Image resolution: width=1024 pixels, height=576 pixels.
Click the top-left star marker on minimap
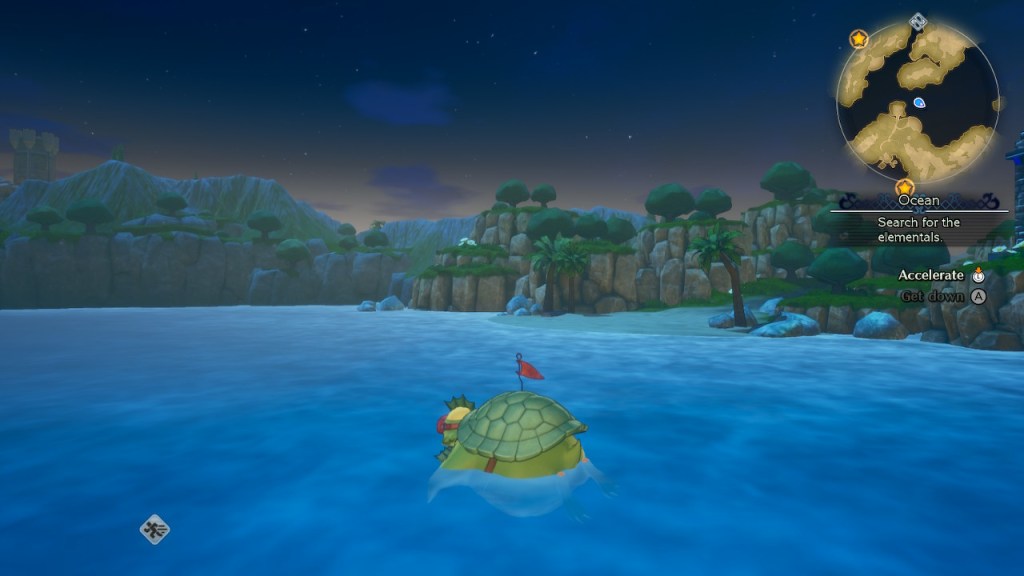(858, 39)
